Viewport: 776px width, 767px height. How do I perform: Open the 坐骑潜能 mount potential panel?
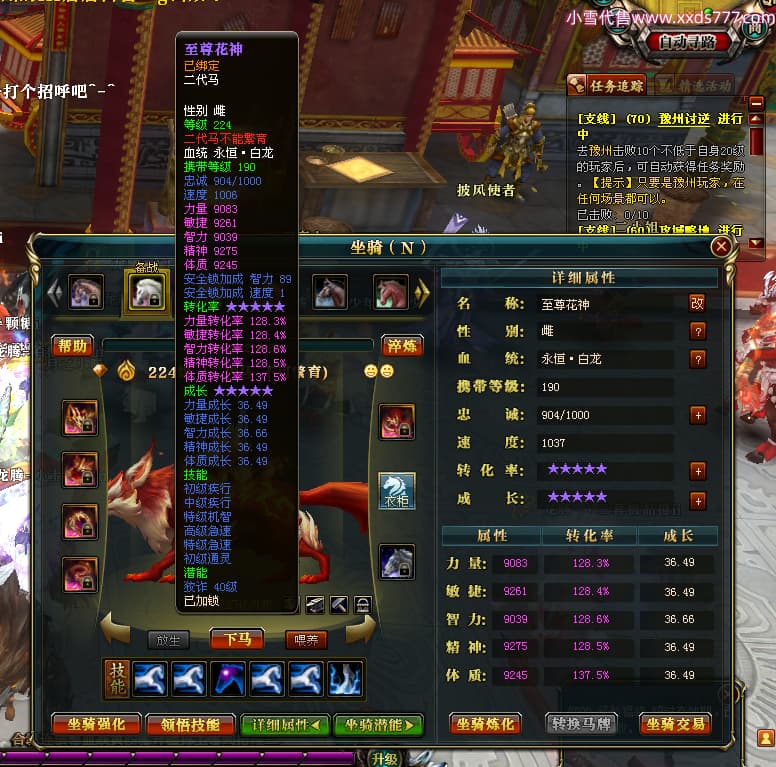[x=378, y=724]
